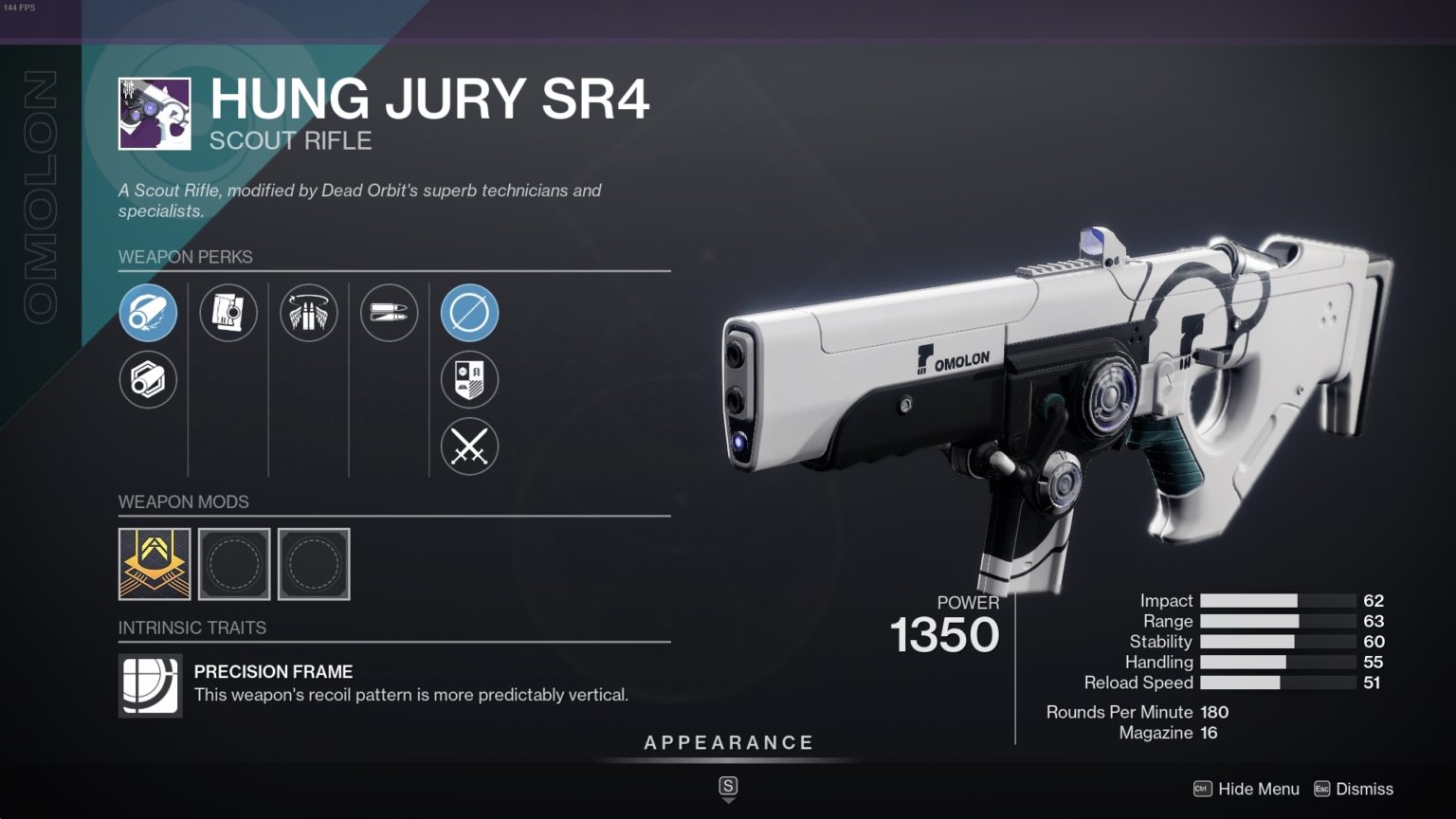The width and height of the screenshot is (1456, 819).
Task: Click the Hung Jury SR4 weapon thumbnail
Action: click(x=152, y=111)
